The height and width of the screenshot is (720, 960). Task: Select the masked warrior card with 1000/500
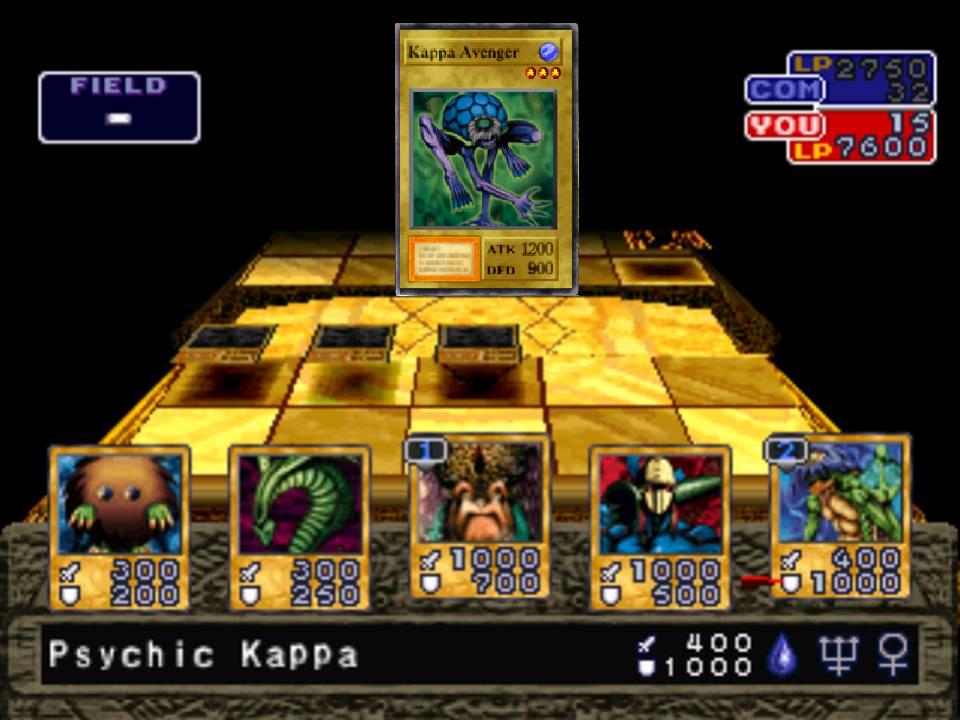click(x=659, y=527)
